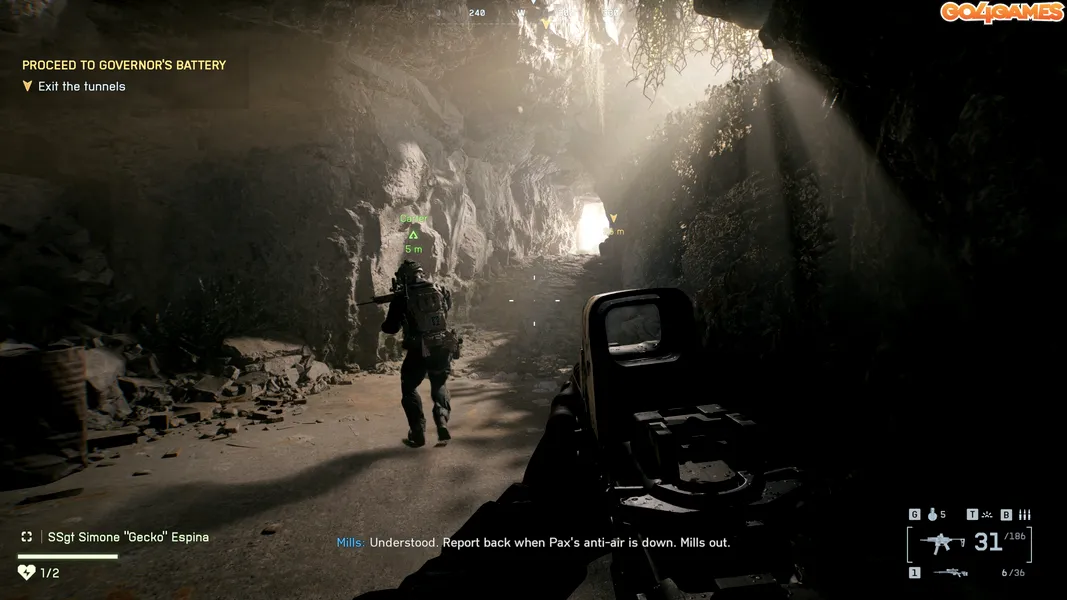The image size is (1067, 600).
Task: Activate the tactical gadget burst icon
Action: tap(987, 515)
